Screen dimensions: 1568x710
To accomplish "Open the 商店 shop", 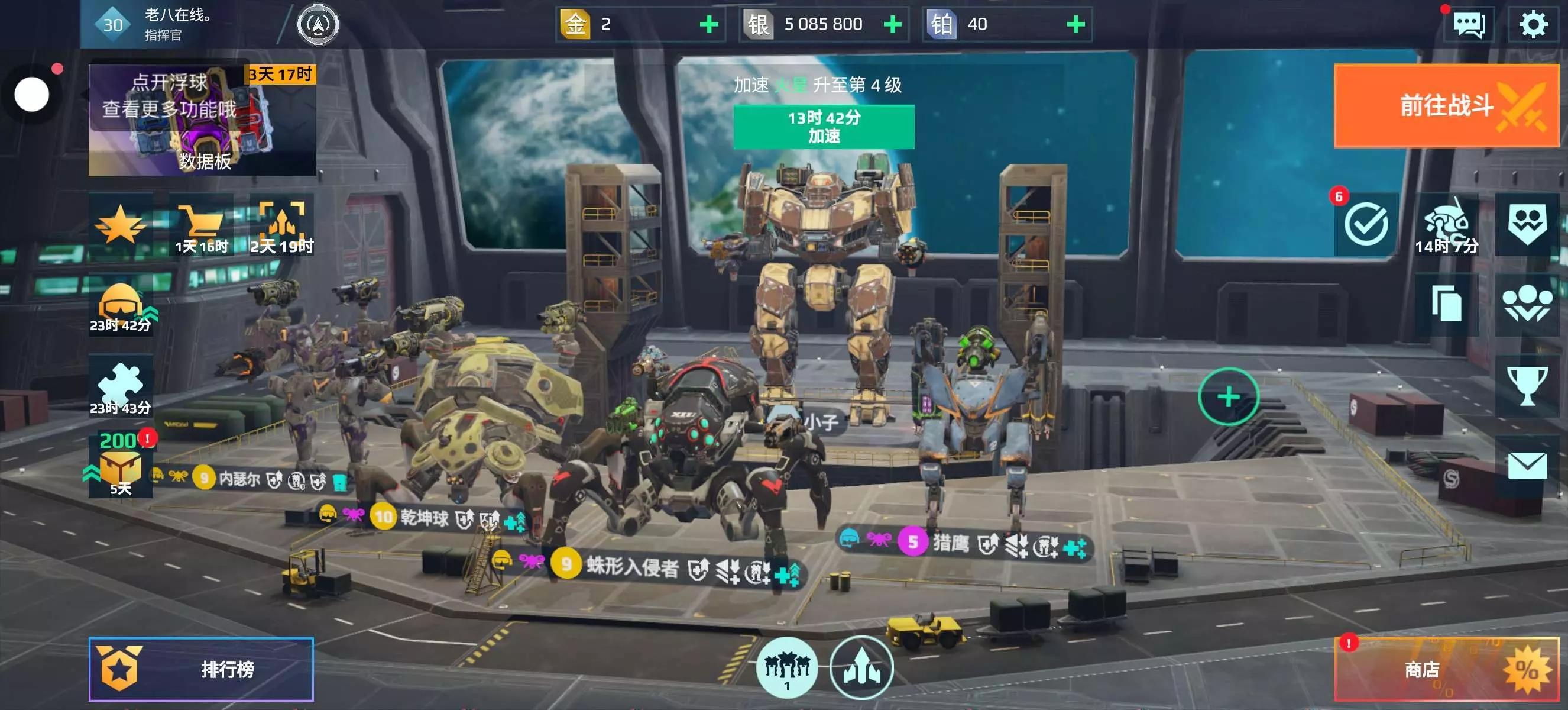I will pyautogui.click(x=1445, y=669).
